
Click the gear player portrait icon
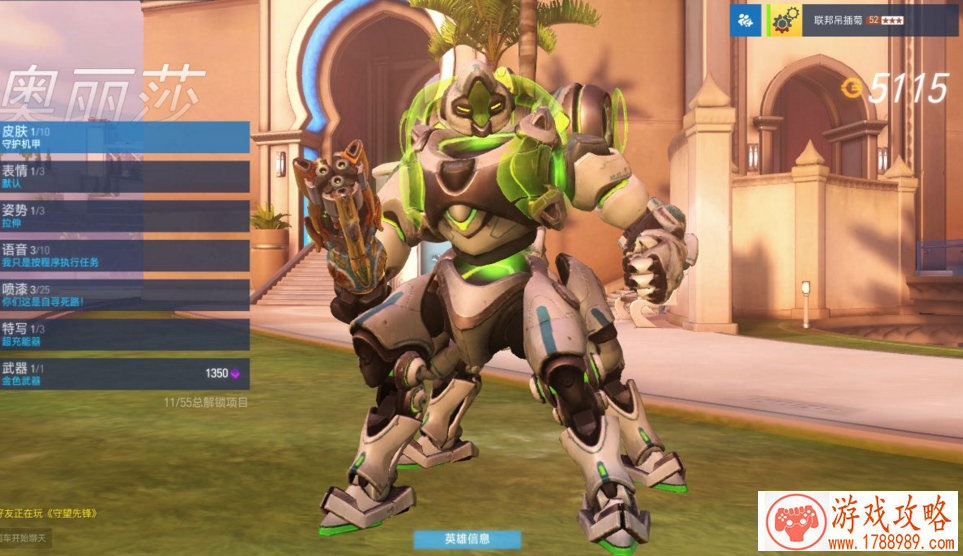[782, 20]
